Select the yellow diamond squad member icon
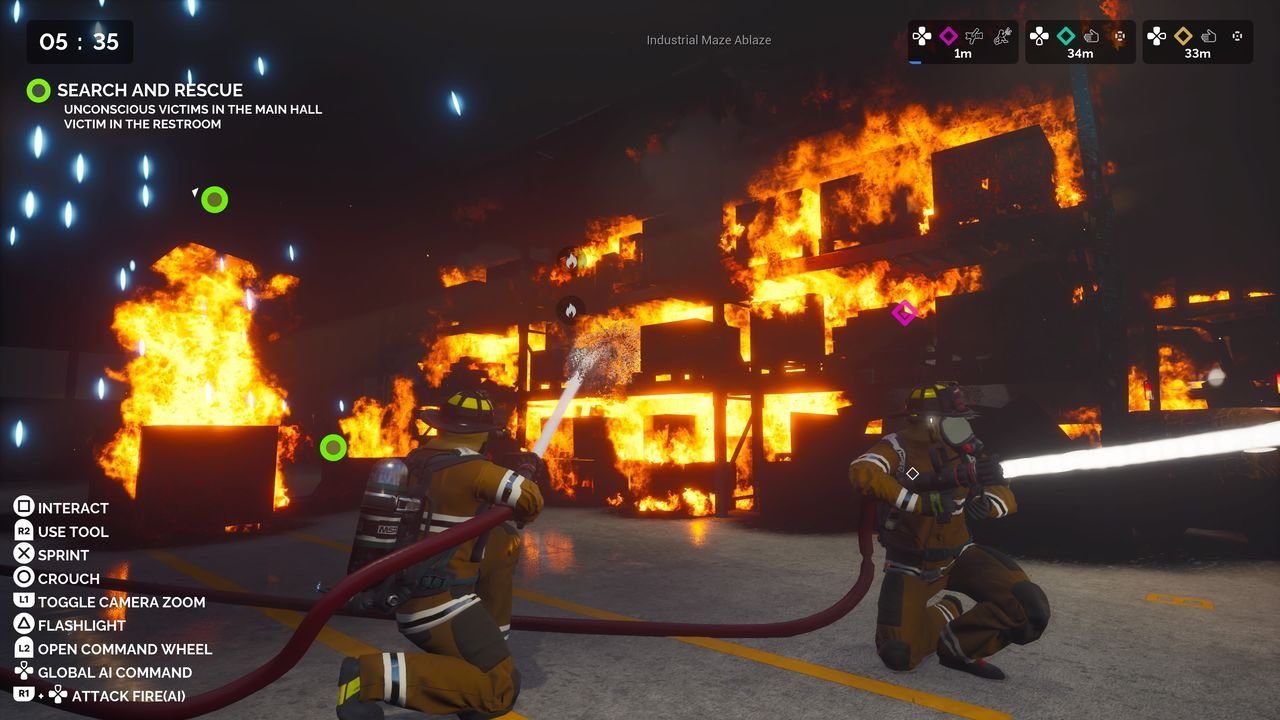Viewport: 1280px width, 720px height. [x=1182, y=35]
